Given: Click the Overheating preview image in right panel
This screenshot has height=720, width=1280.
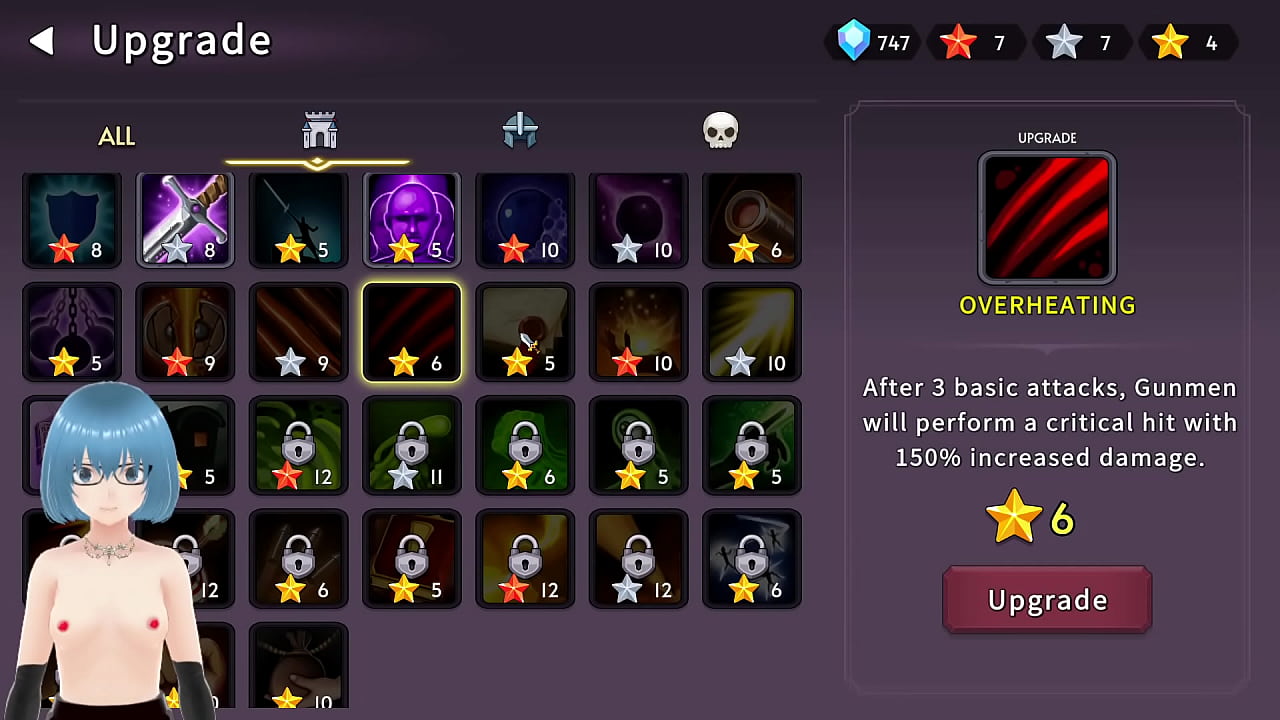Looking at the screenshot, I should pos(1047,216).
